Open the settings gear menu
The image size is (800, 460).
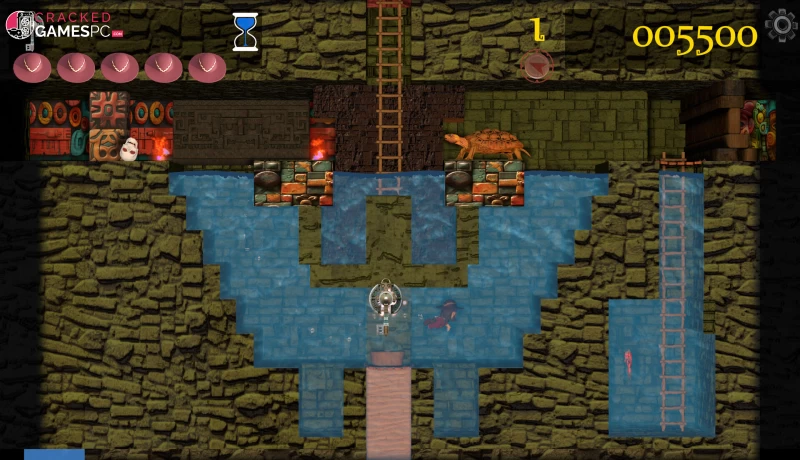[x=779, y=26]
